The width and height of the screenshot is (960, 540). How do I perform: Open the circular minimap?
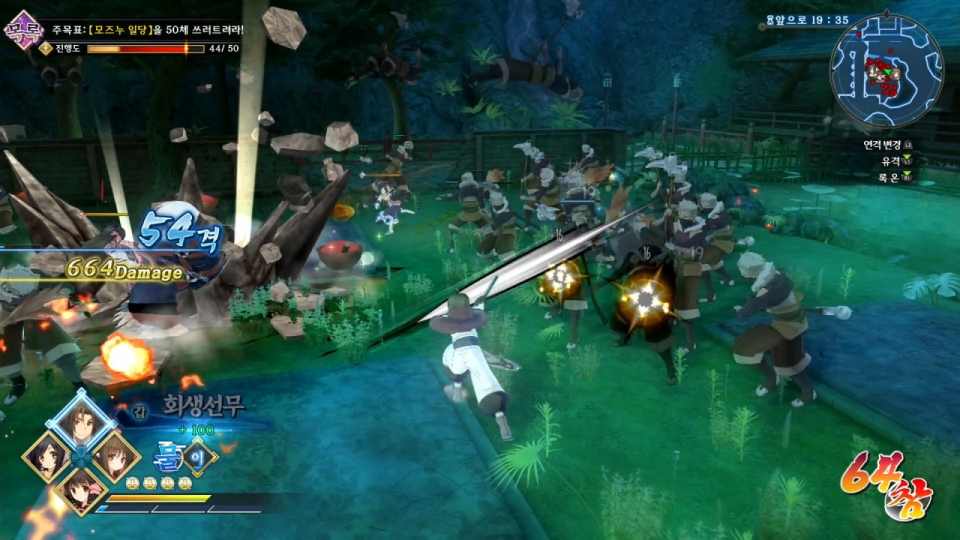[x=886, y=70]
